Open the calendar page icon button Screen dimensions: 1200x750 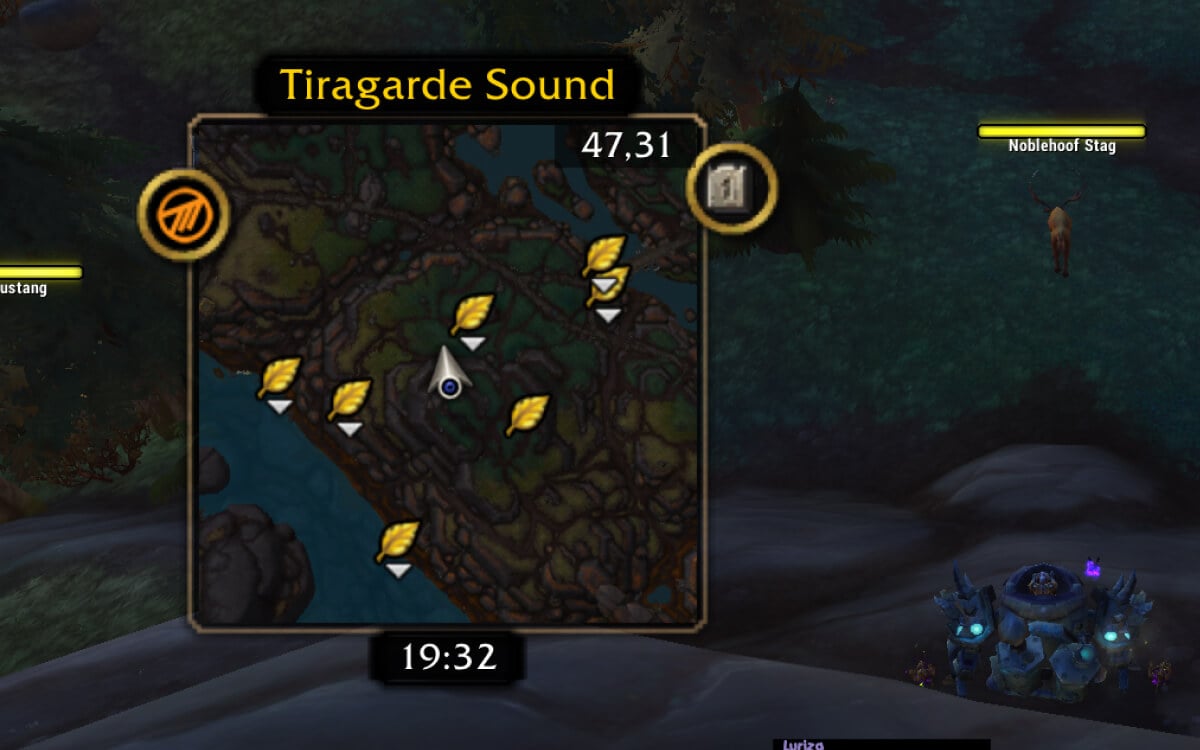pyautogui.click(x=732, y=187)
